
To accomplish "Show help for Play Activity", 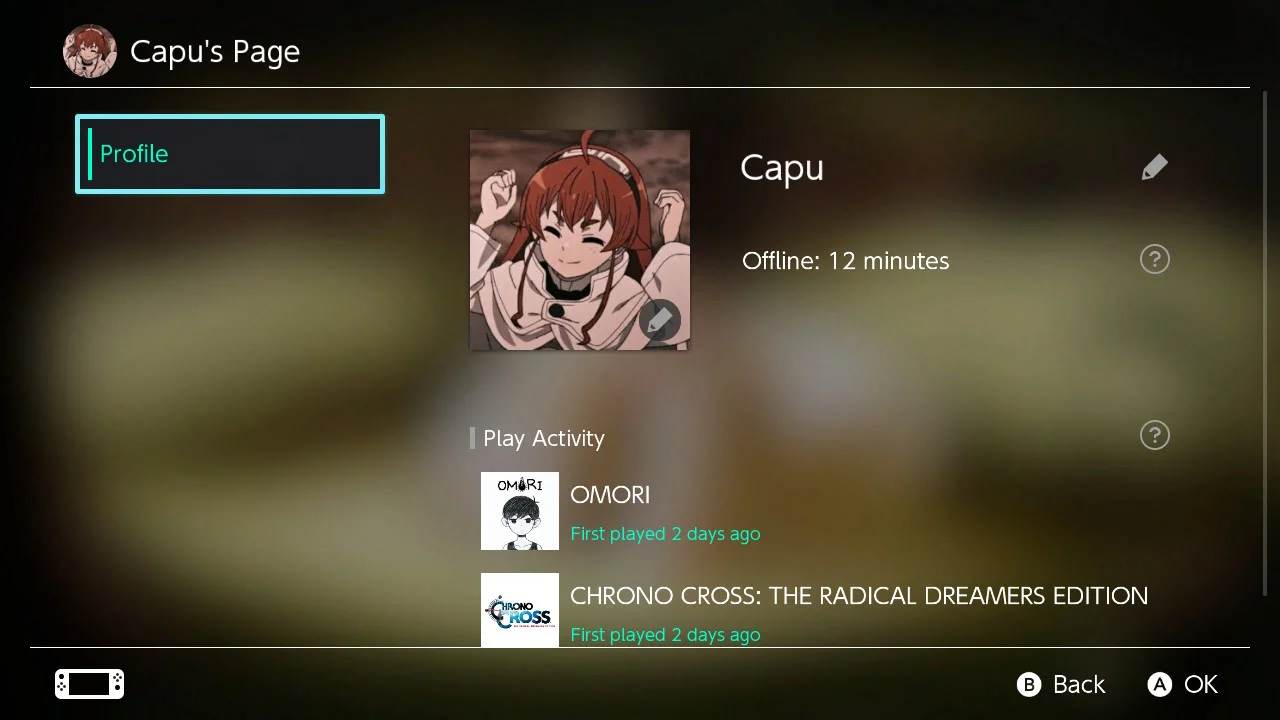I will coord(1154,435).
